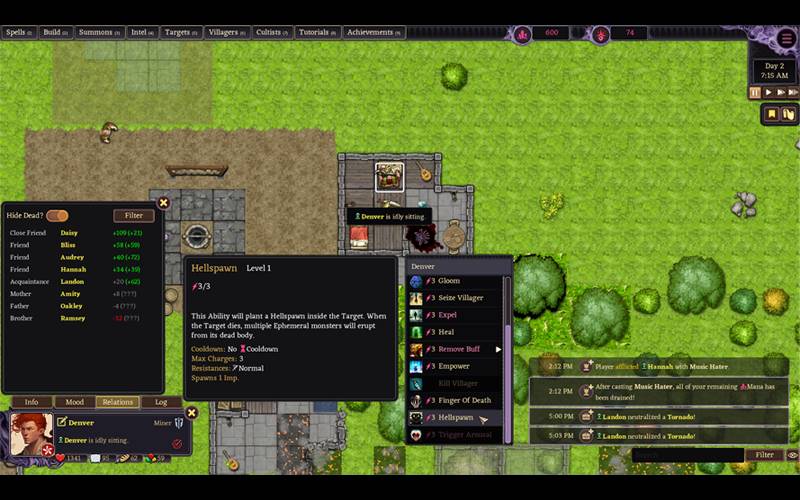
Task: Open the Intel menu
Action: [x=144, y=32]
